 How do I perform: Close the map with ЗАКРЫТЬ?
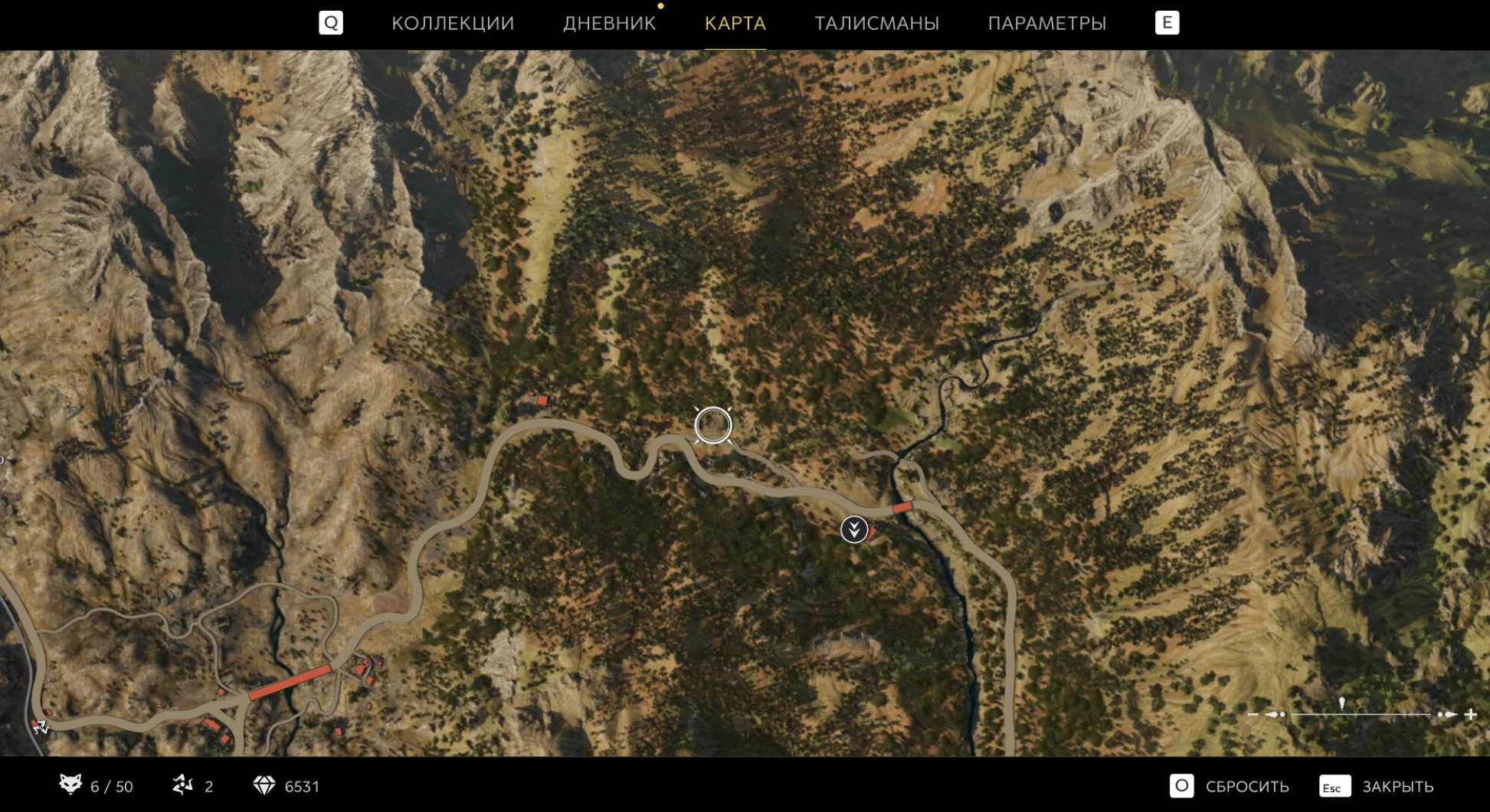coord(1376,786)
